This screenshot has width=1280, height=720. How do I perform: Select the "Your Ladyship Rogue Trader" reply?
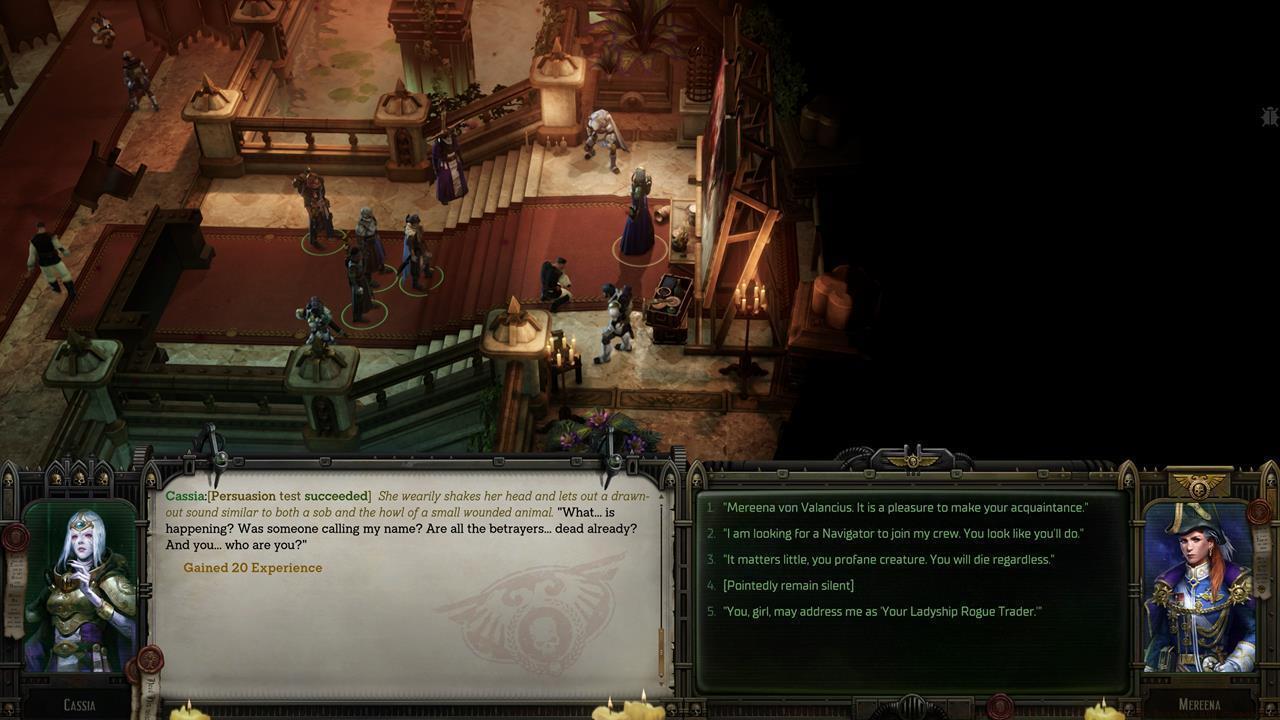click(882, 612)
